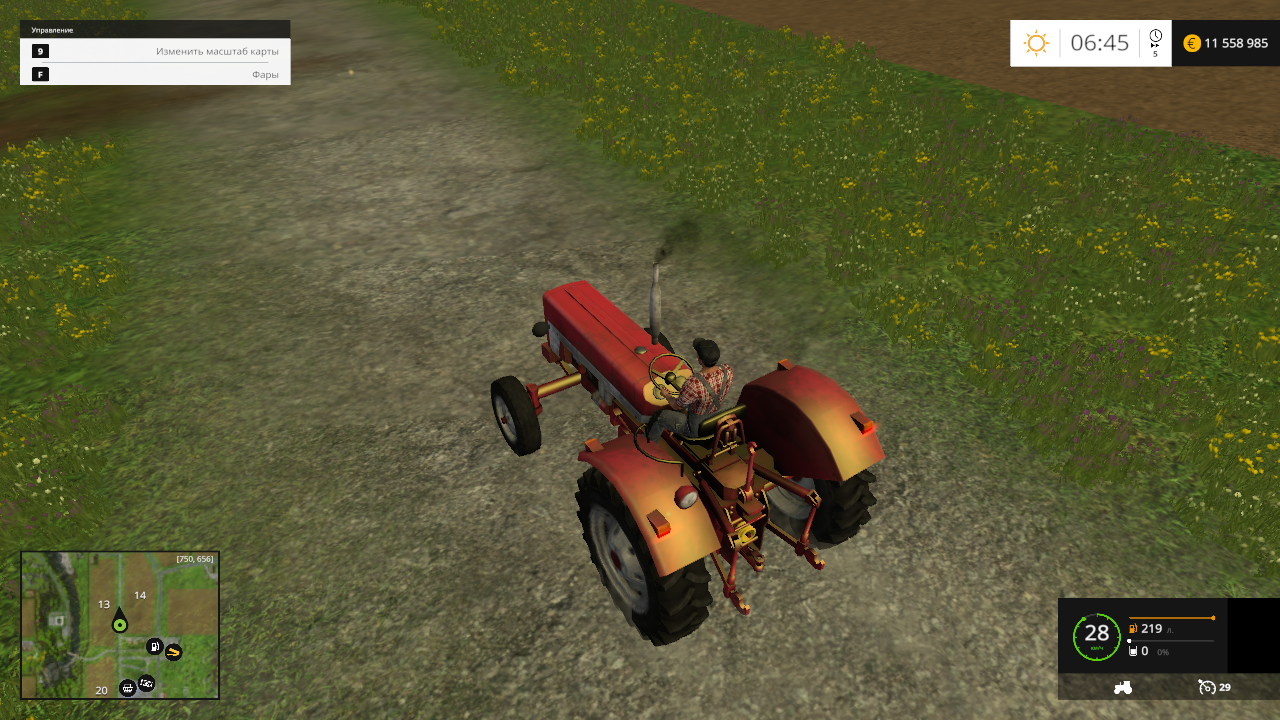Click the train marker on the minimap
The width and height of the screenshot is (1280, 720).
coord(127,689)
